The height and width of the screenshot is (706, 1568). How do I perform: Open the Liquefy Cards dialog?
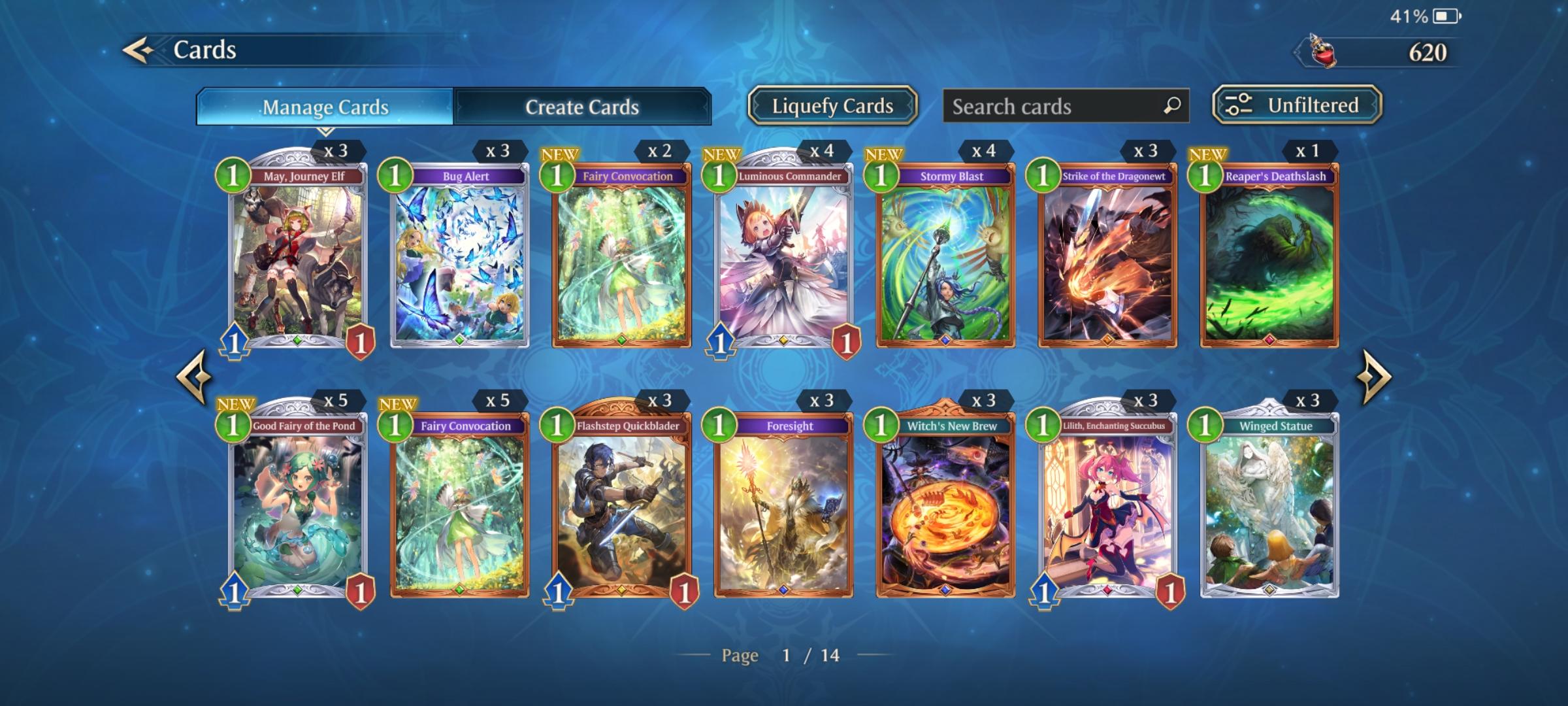tap(832, 105)
